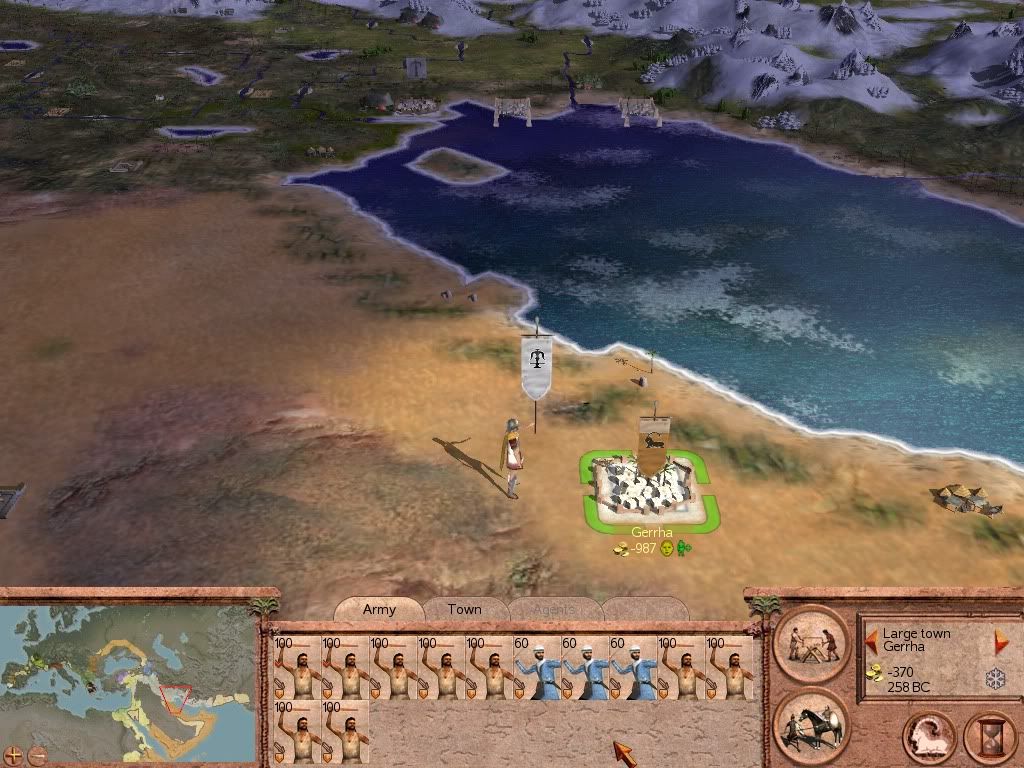
Task: Select the first unit card in the army
Action: click(297, 667)
